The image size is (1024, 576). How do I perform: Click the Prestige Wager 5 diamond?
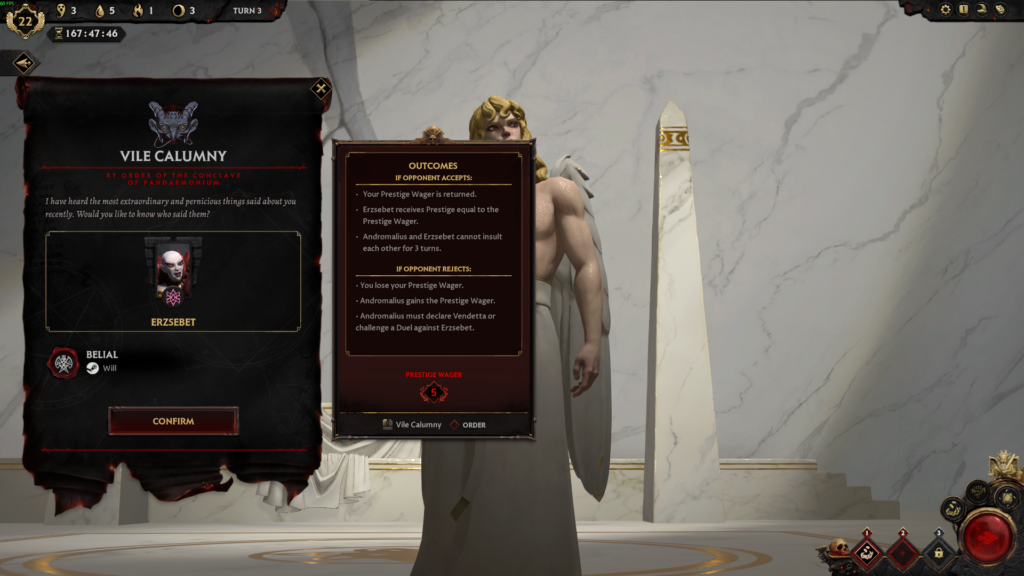coord(433,392)
